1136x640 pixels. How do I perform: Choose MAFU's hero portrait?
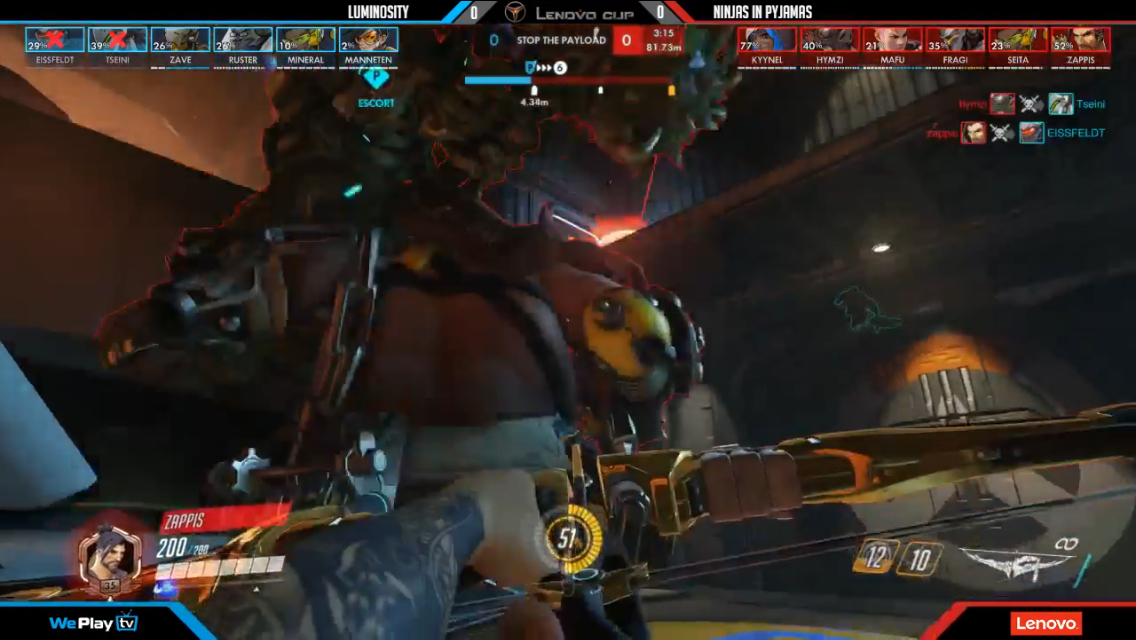point(892,40)
